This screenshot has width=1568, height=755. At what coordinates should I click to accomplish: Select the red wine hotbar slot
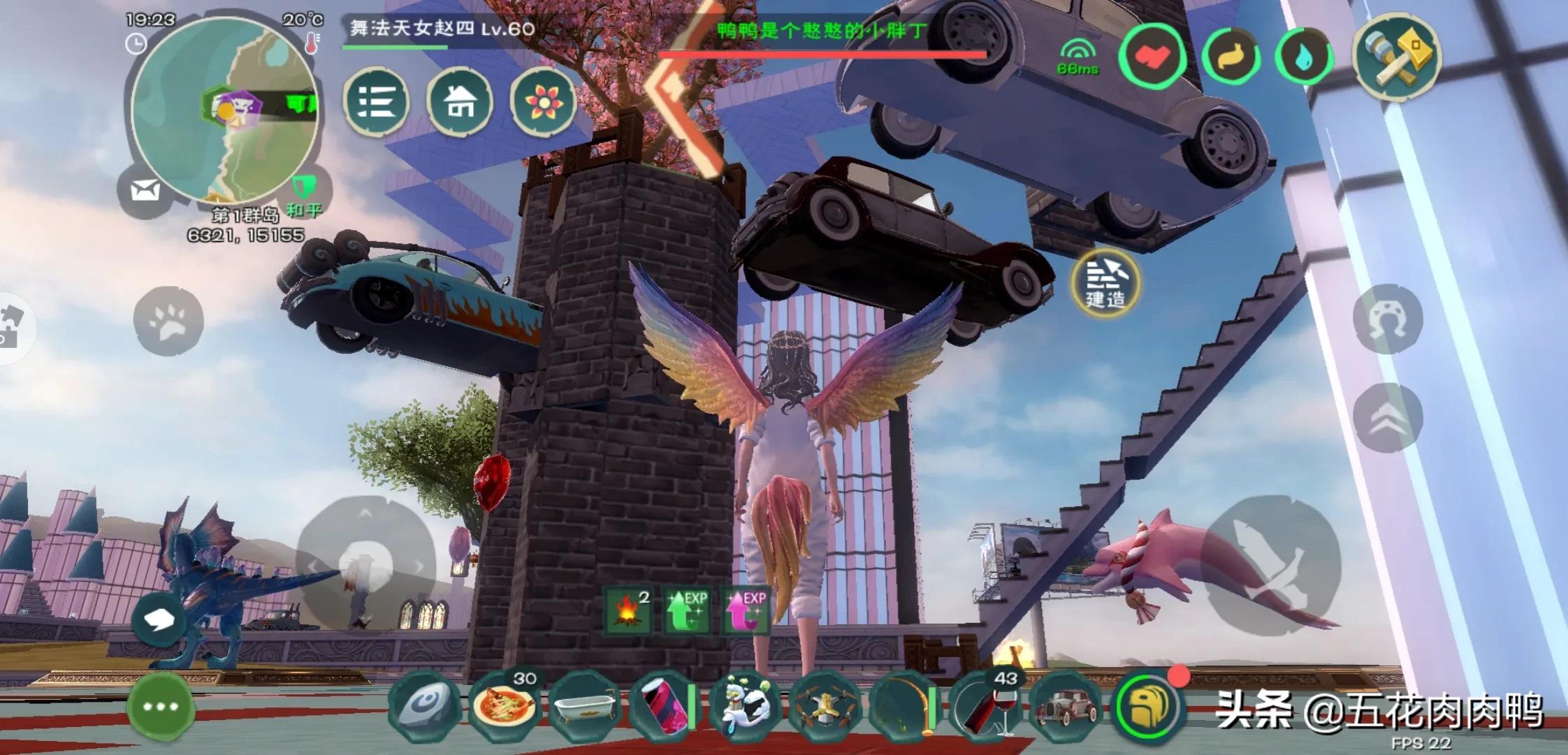985,706
